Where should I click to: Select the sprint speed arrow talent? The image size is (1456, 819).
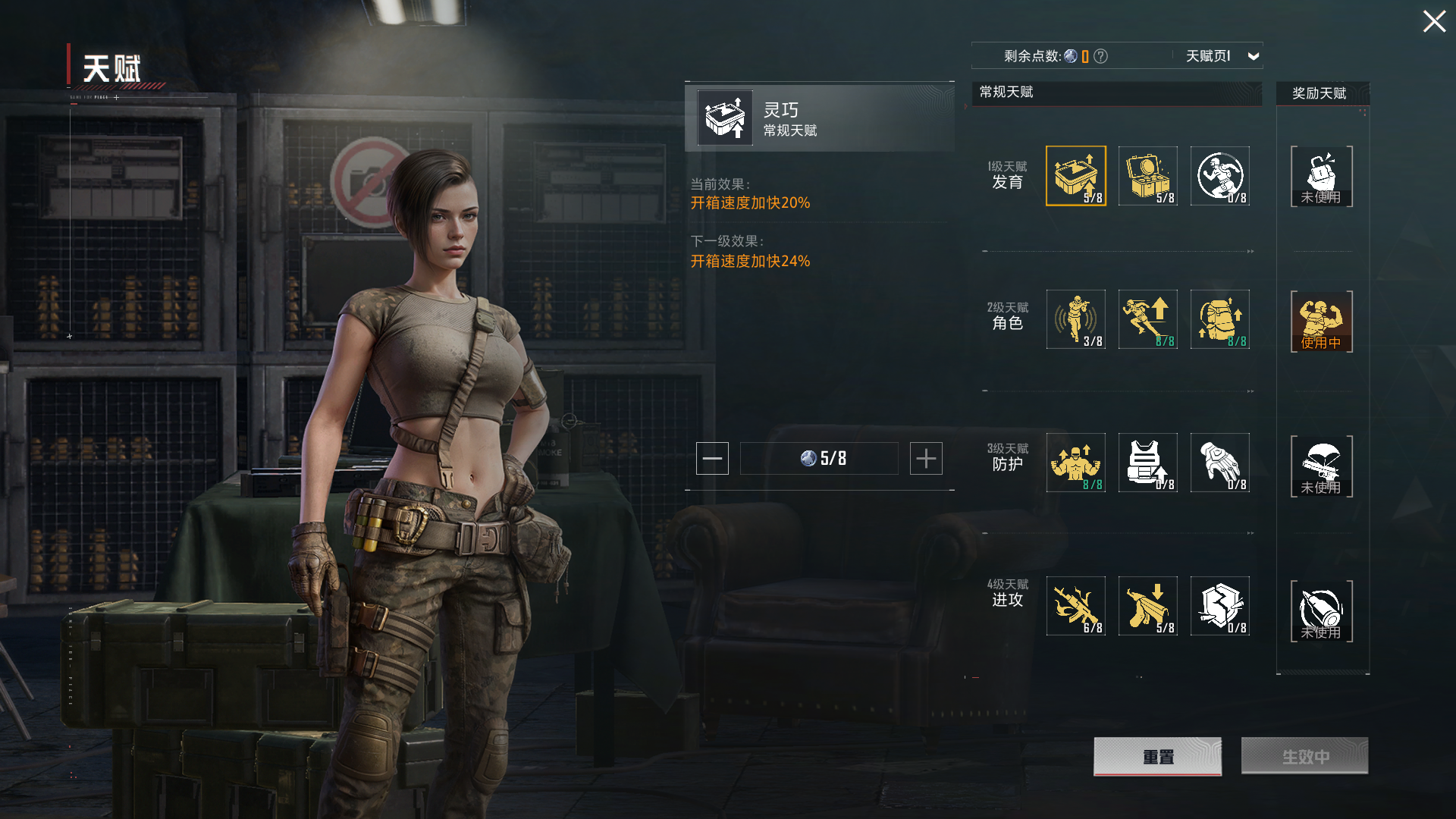click(x=1147, y=319)
